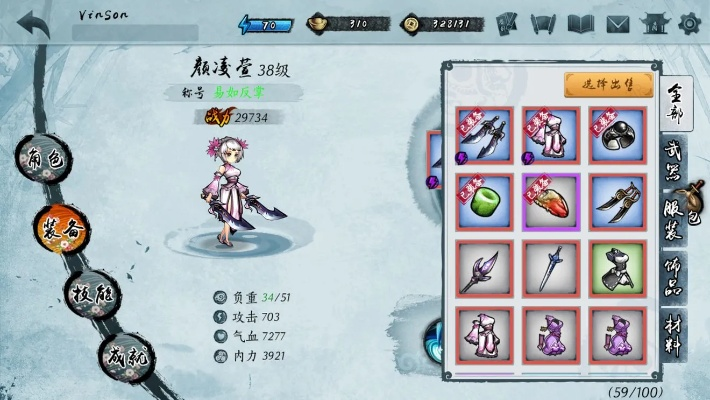Switch to the 武器 weapons tab
This screenshot has height=400, width=710.
point(675,162)
